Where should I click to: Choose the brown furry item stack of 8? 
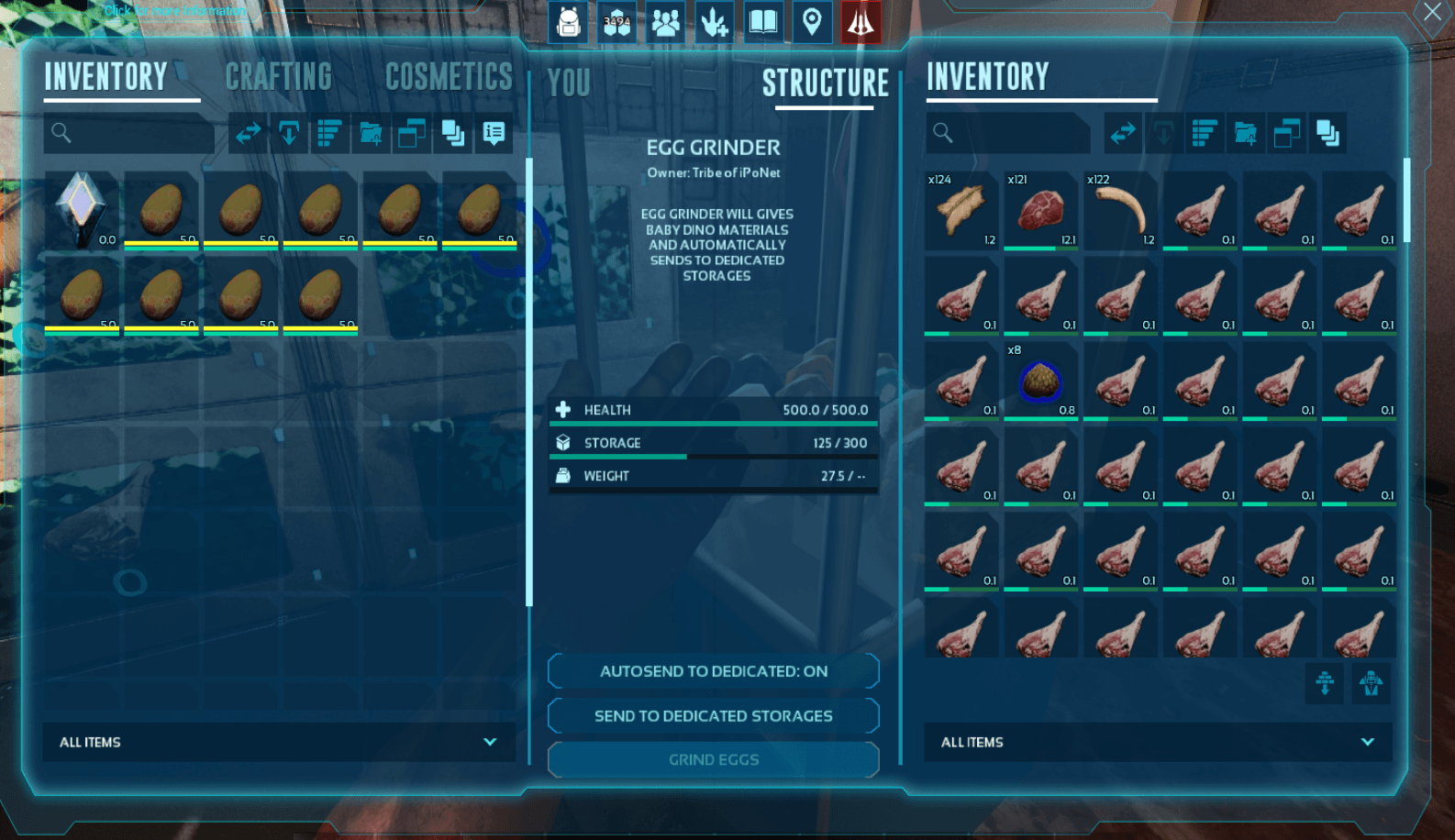pyautogui.click(x=1040, y=381)
